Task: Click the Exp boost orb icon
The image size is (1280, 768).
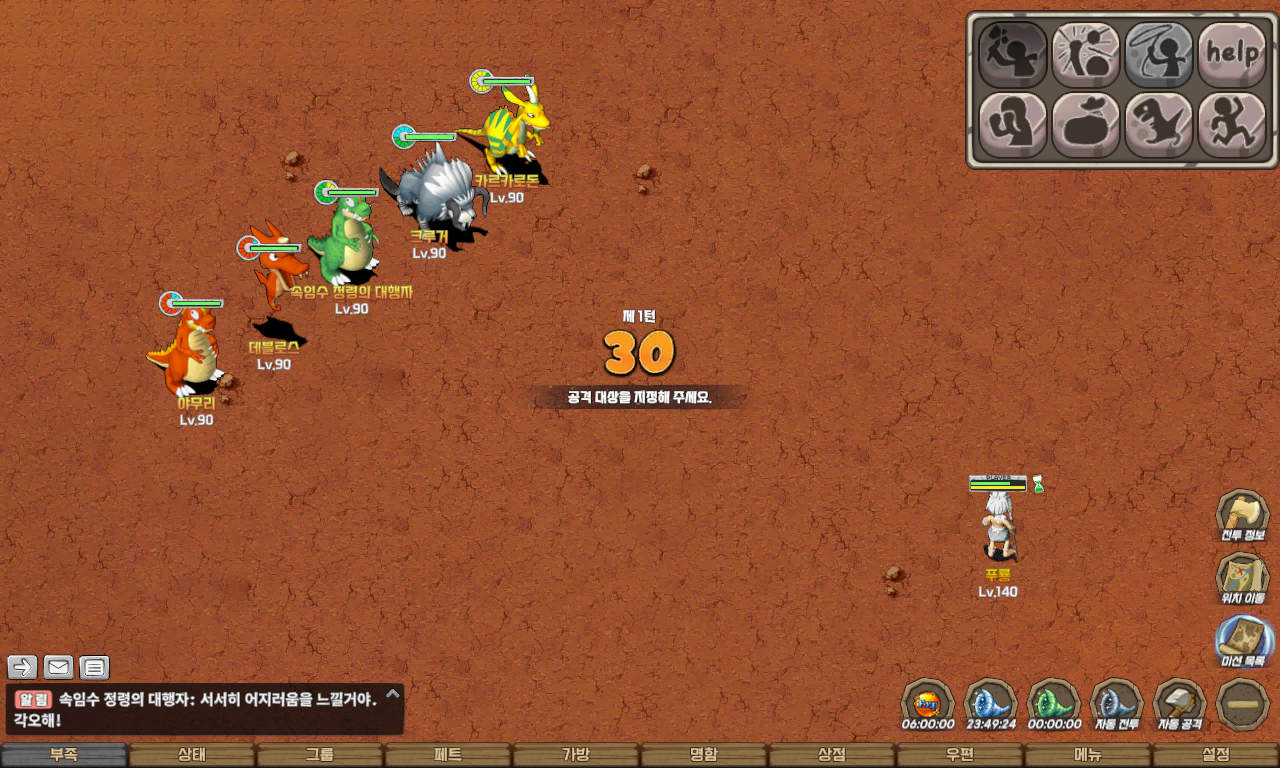Action: (927, 704)
